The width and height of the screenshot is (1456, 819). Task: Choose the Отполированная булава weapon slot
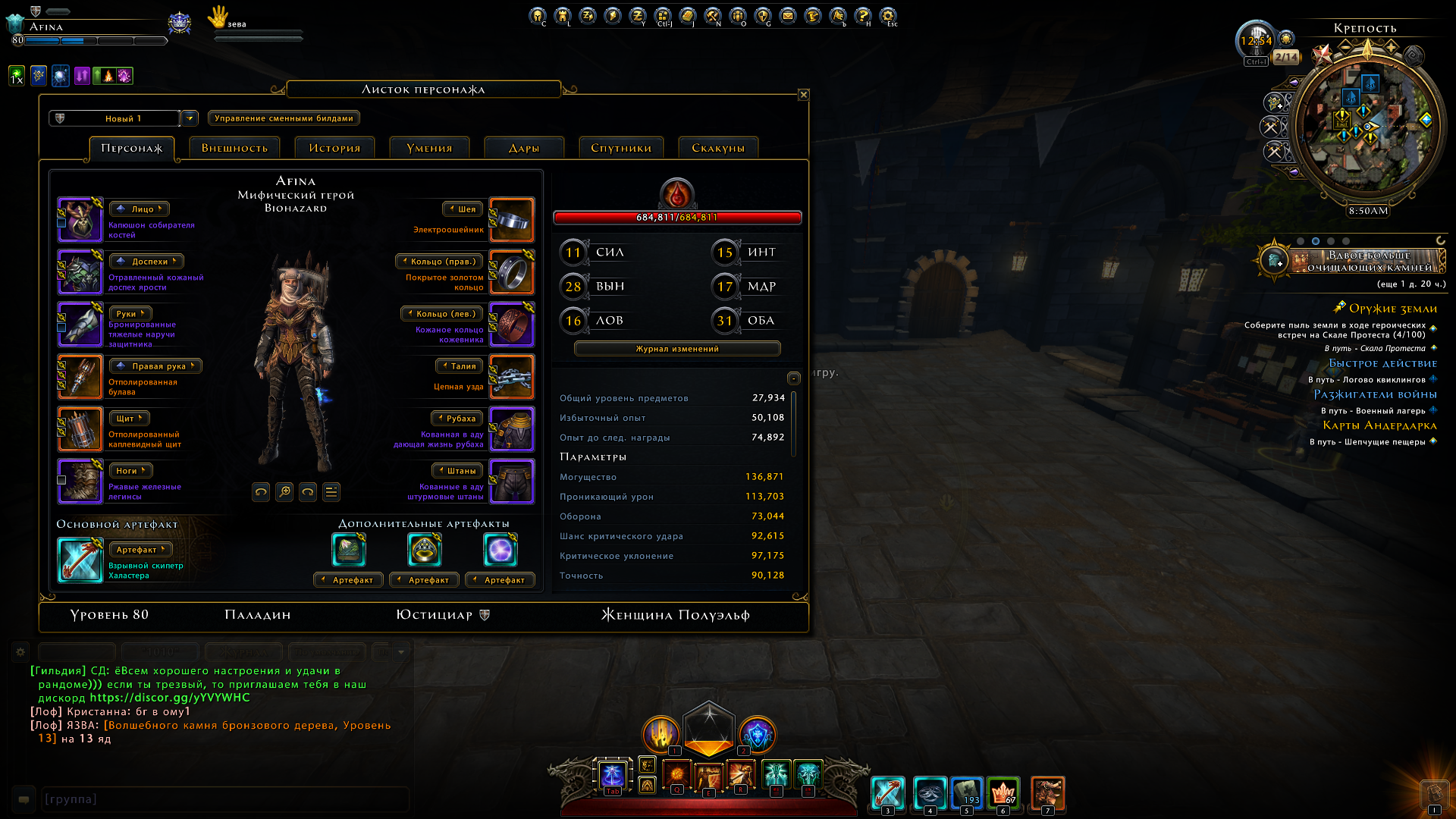[80, 377]
